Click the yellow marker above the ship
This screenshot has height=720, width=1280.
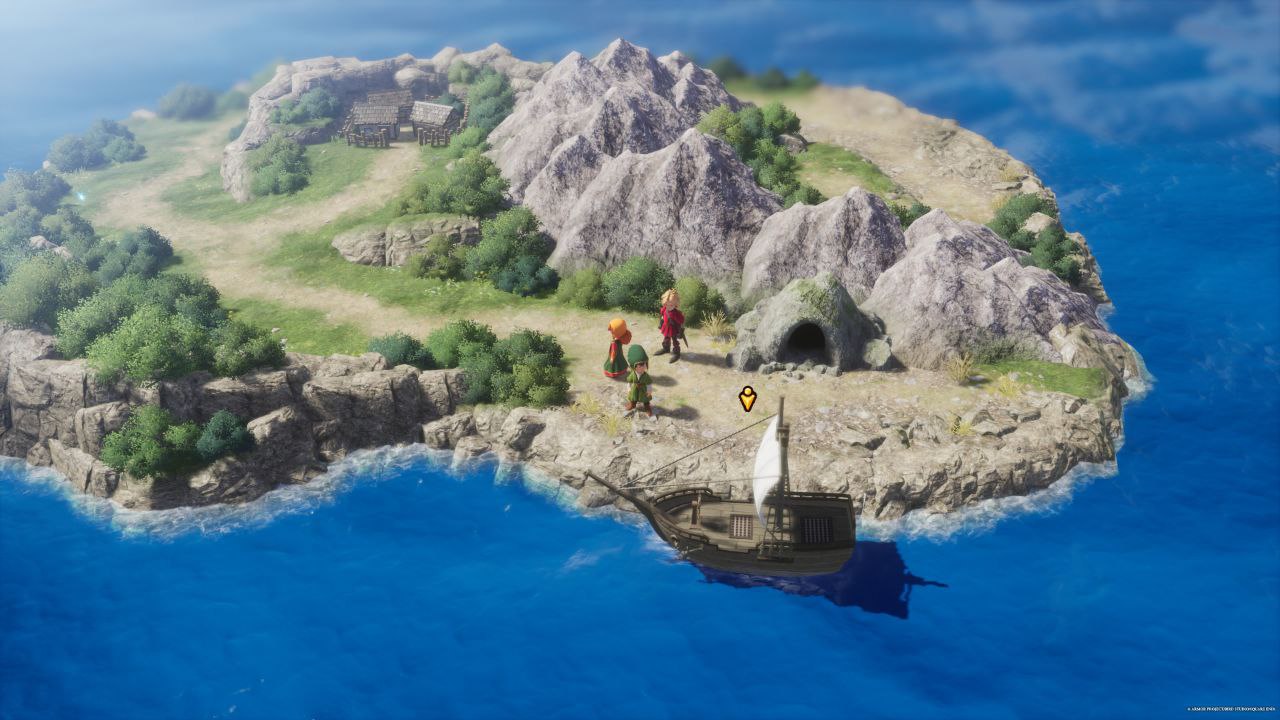tap(747, 399)
